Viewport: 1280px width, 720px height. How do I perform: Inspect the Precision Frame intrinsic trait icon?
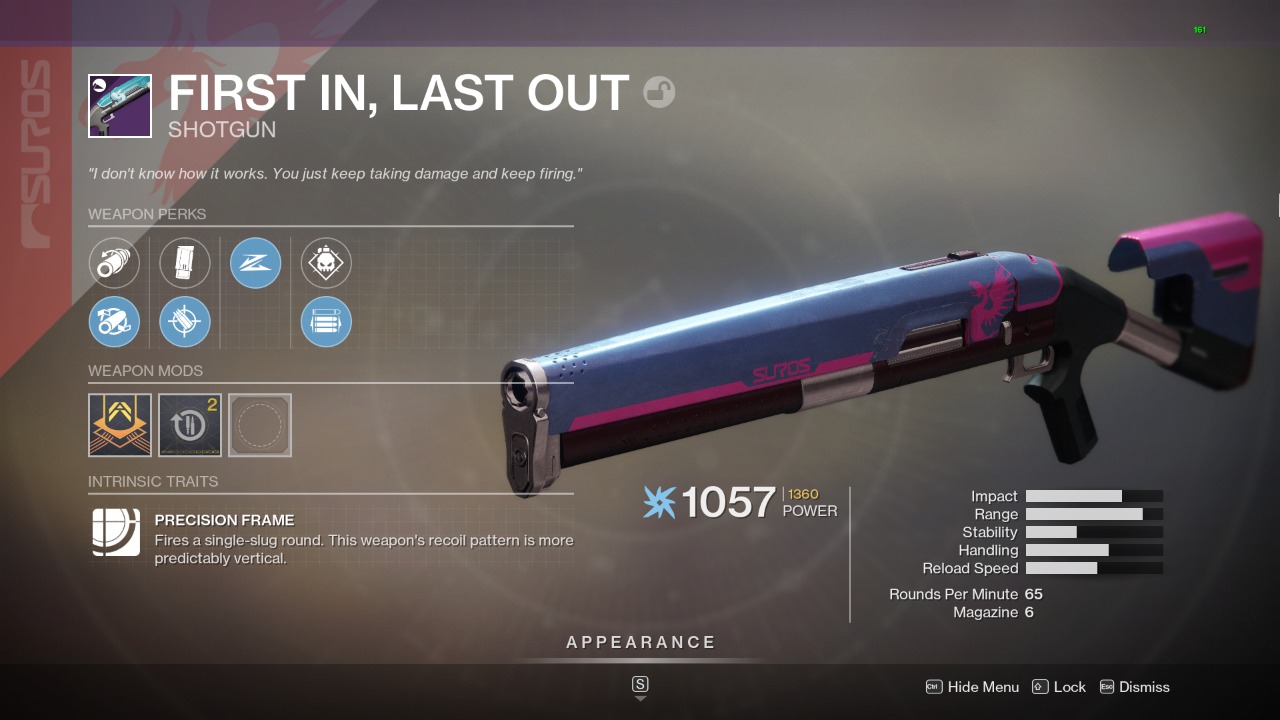[x=116, y=532]
